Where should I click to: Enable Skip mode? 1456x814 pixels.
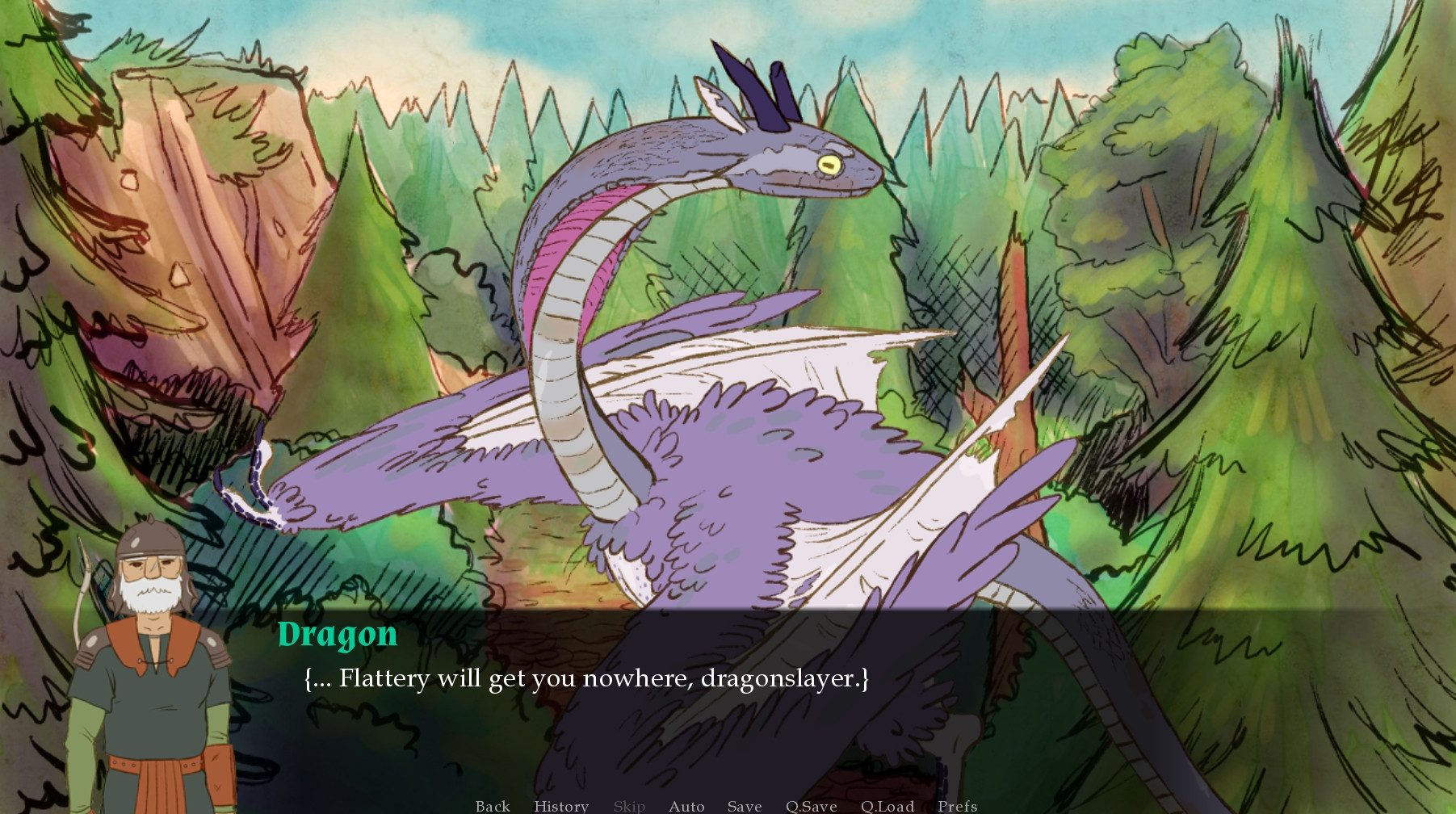[x=630, y=805]
